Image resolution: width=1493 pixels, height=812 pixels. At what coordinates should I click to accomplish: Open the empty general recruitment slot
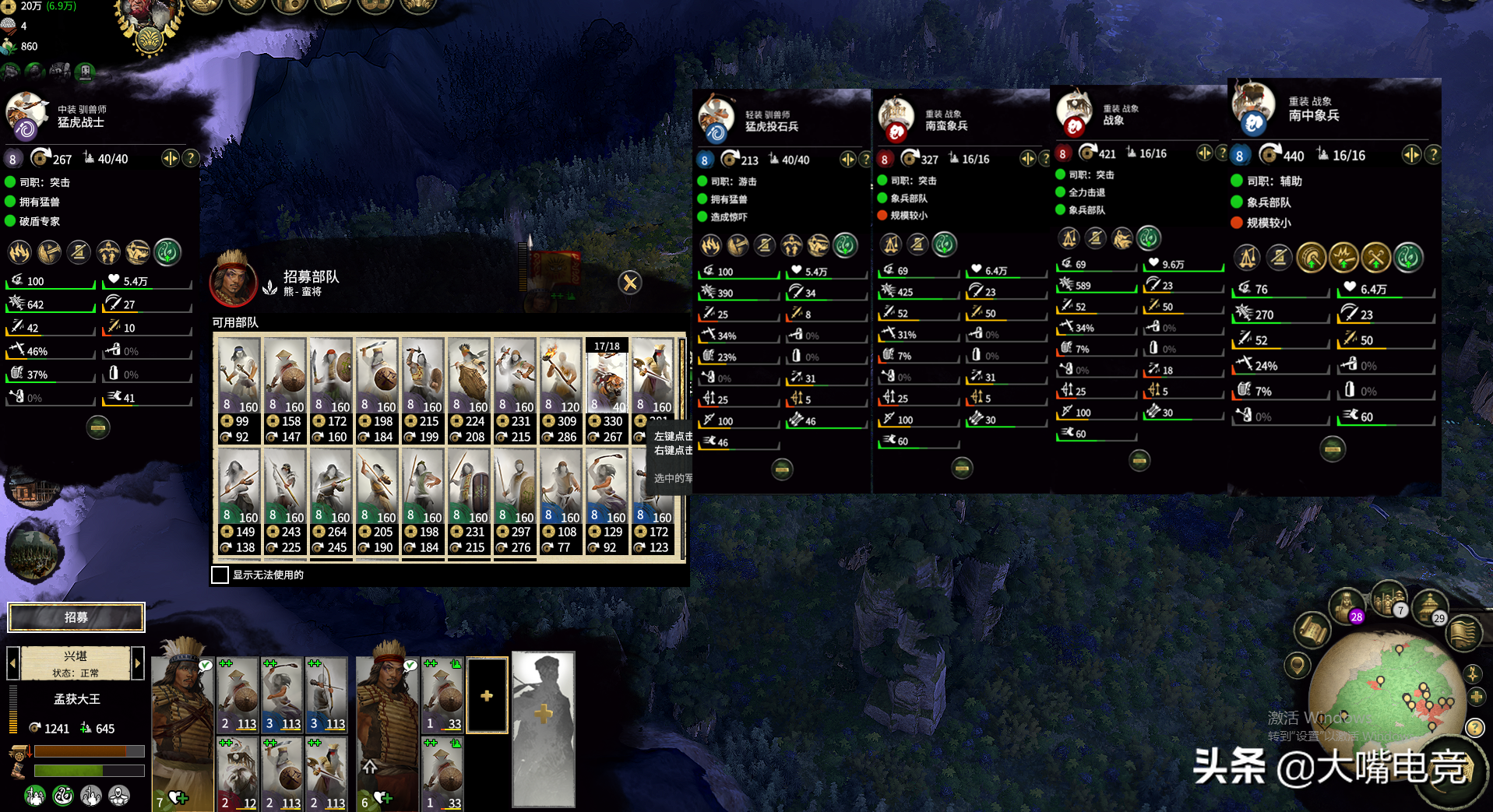[544, 728]
